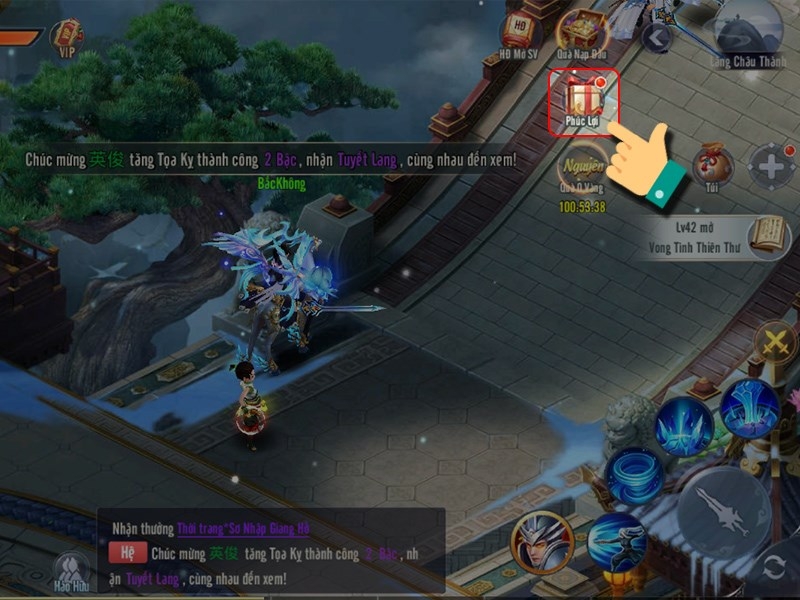The width and height of the screenshot is (800, 600).
Task: Activate the ice crystal spikes skill
Action: tap(684, 425)
